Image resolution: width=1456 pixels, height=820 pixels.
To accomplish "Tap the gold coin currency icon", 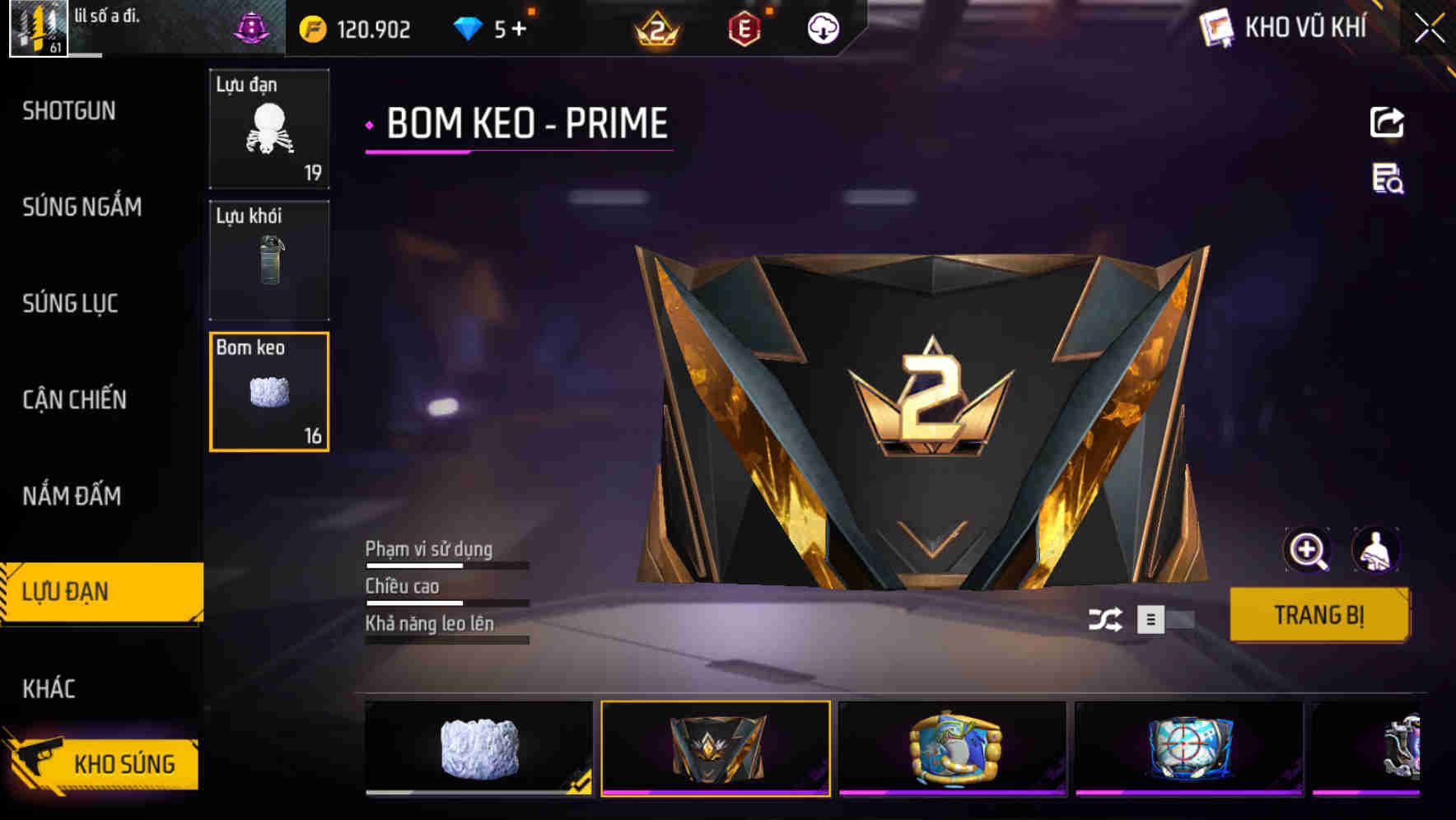I will 311,28.
